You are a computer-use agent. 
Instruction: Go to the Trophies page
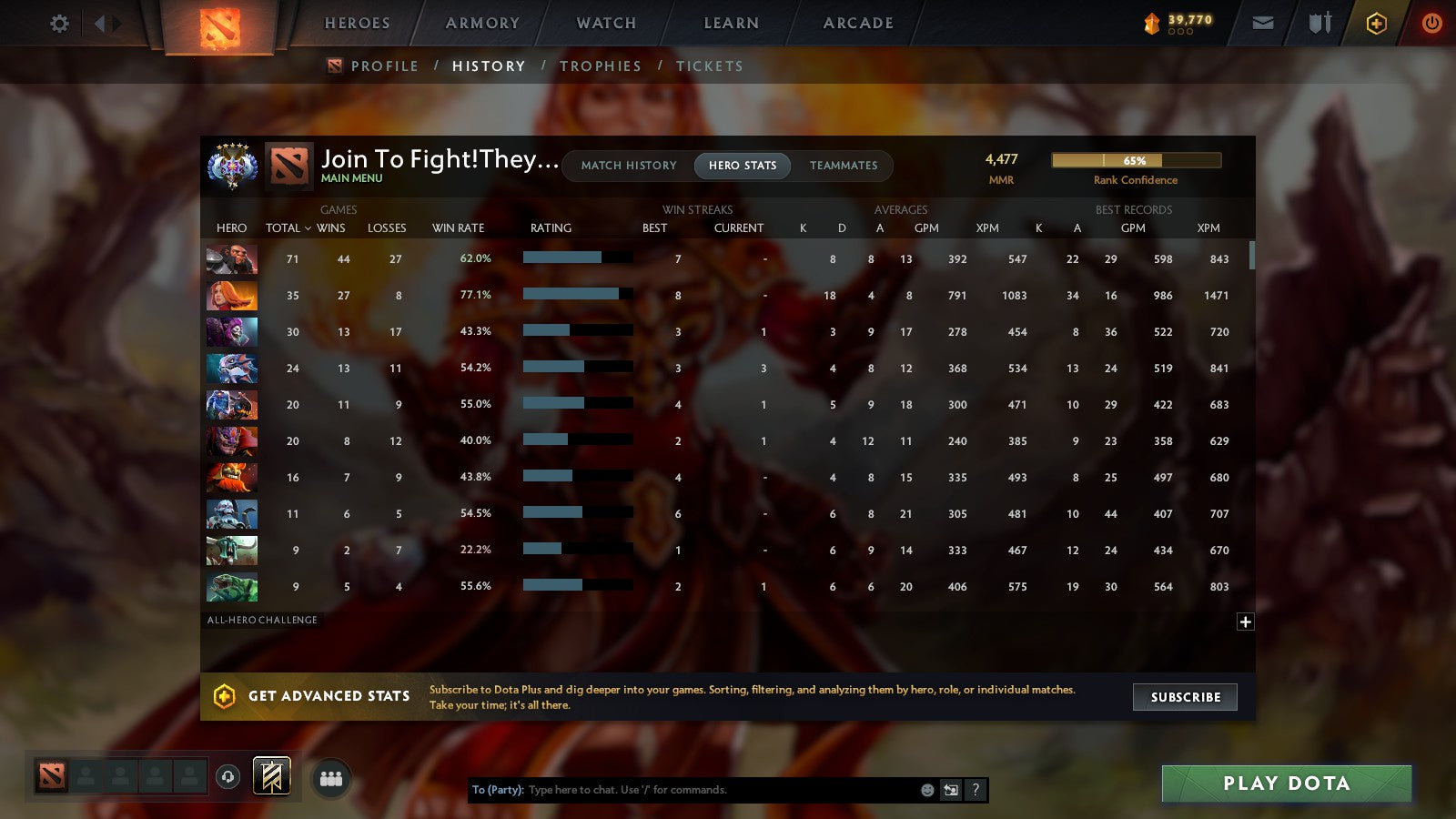pyautogui.click(x=601, y=66)
